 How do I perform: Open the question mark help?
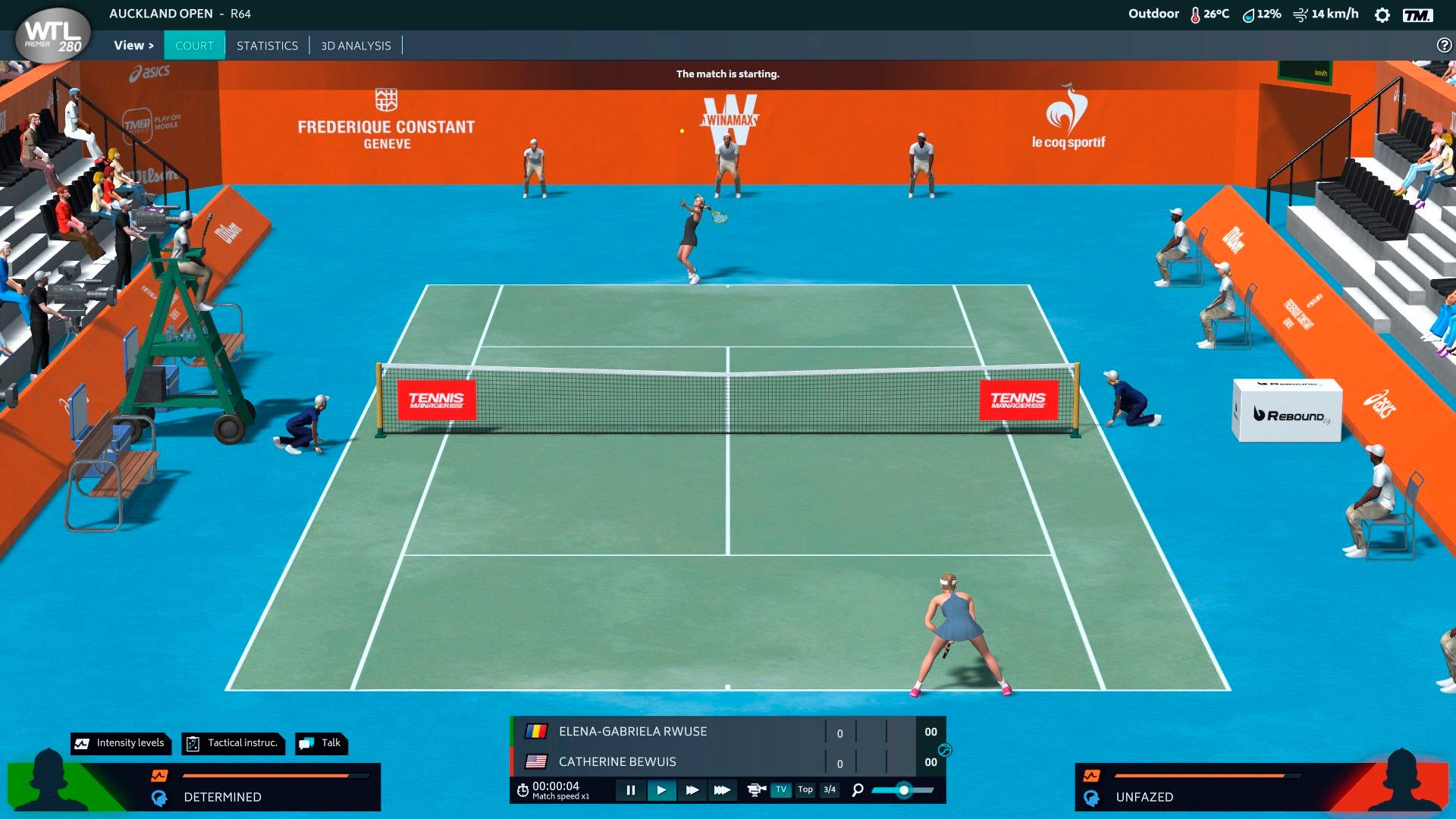1444,45
